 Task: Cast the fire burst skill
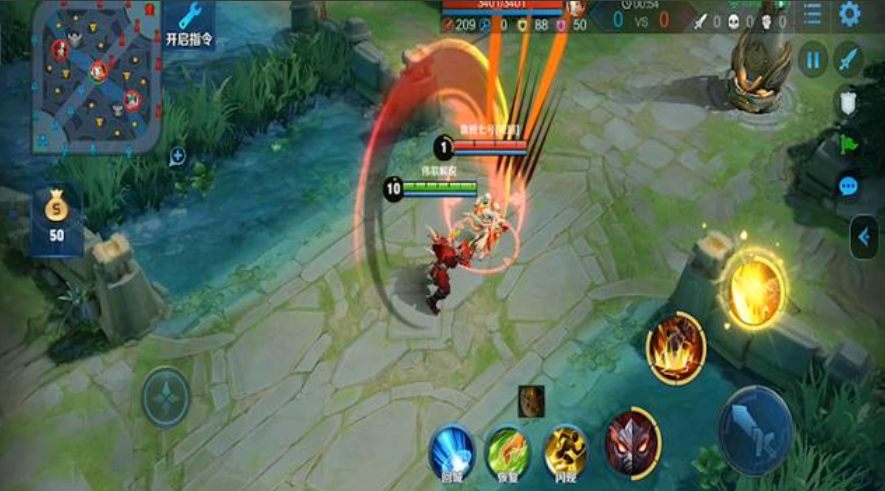click(x=675, y=349)
